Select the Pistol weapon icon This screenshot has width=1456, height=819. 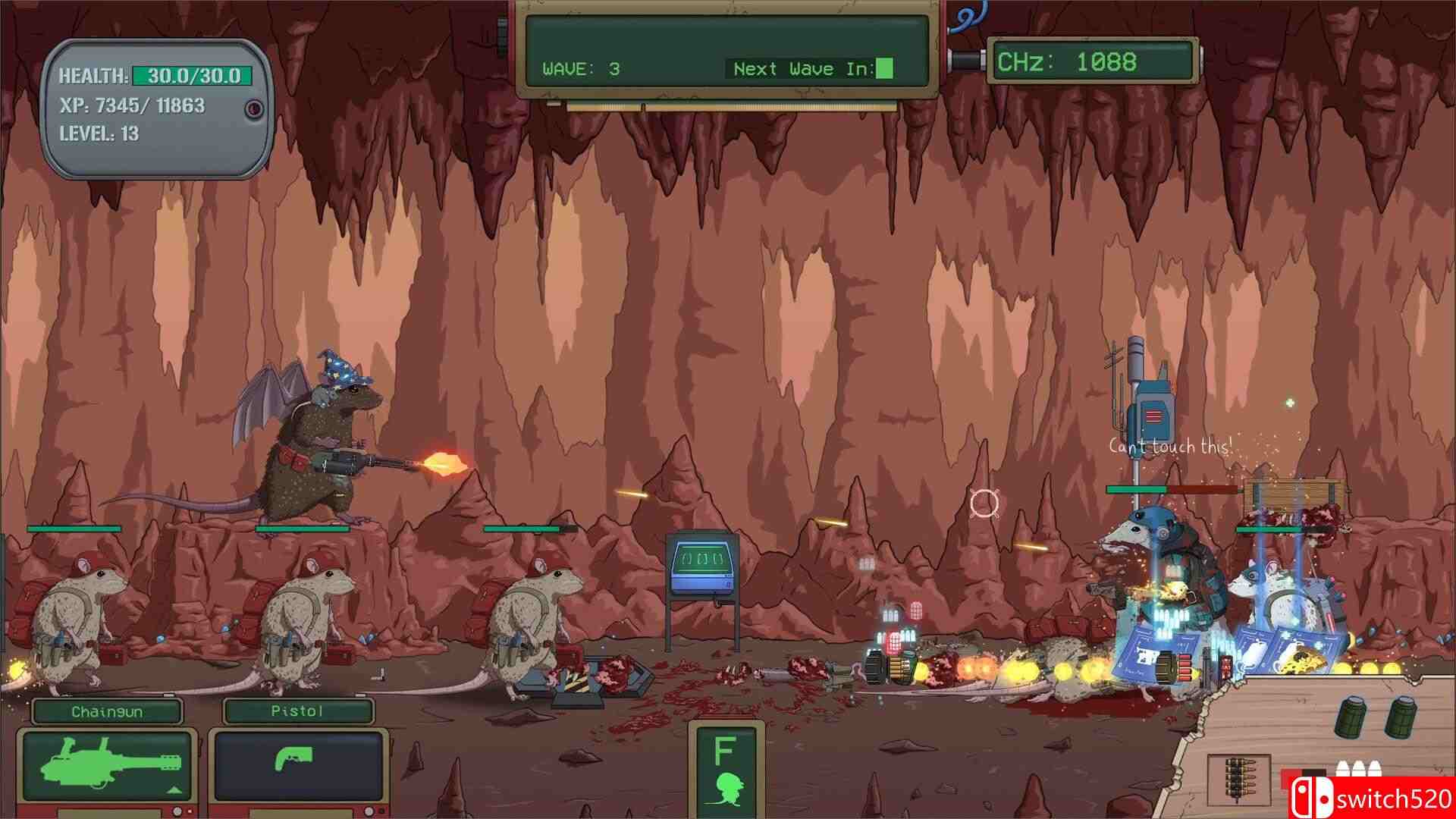click(x=290, y=758)
